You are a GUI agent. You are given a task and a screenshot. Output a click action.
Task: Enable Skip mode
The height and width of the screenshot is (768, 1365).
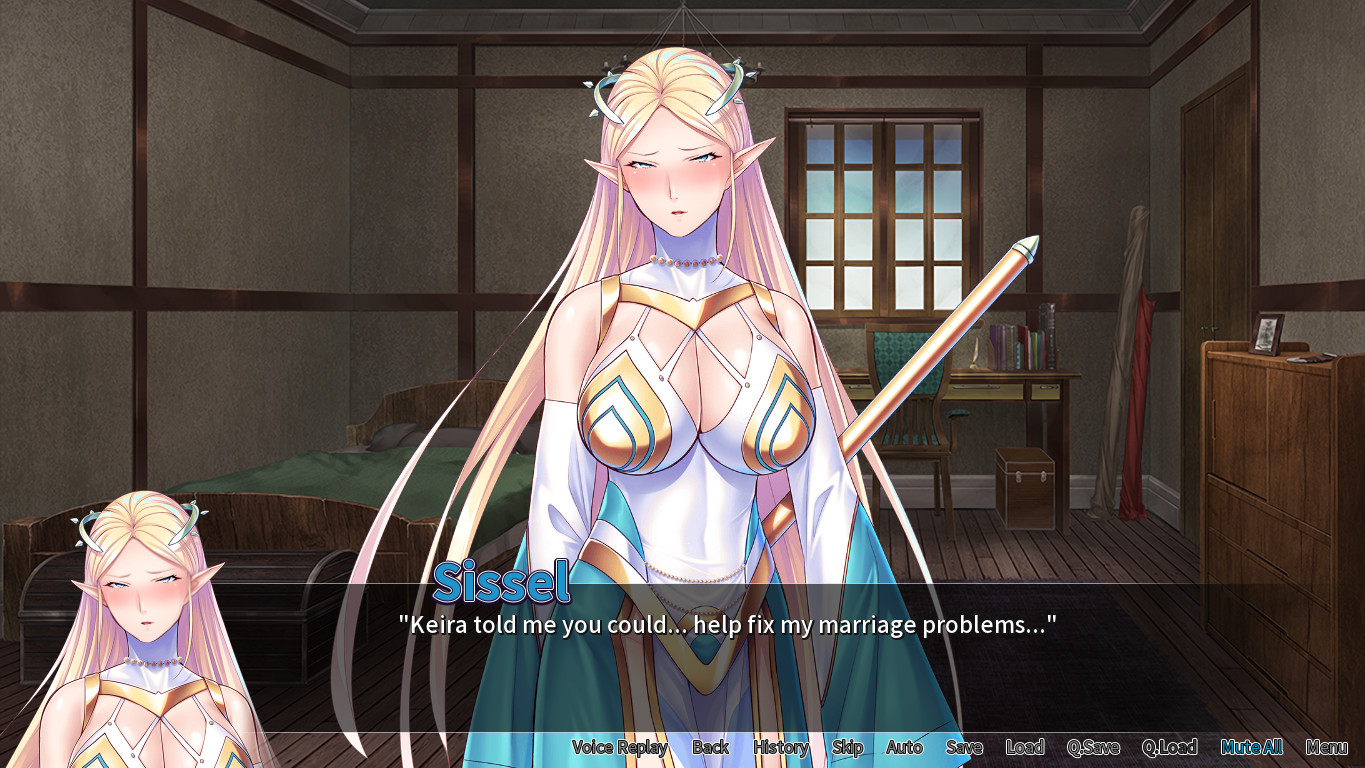[847, 747]
